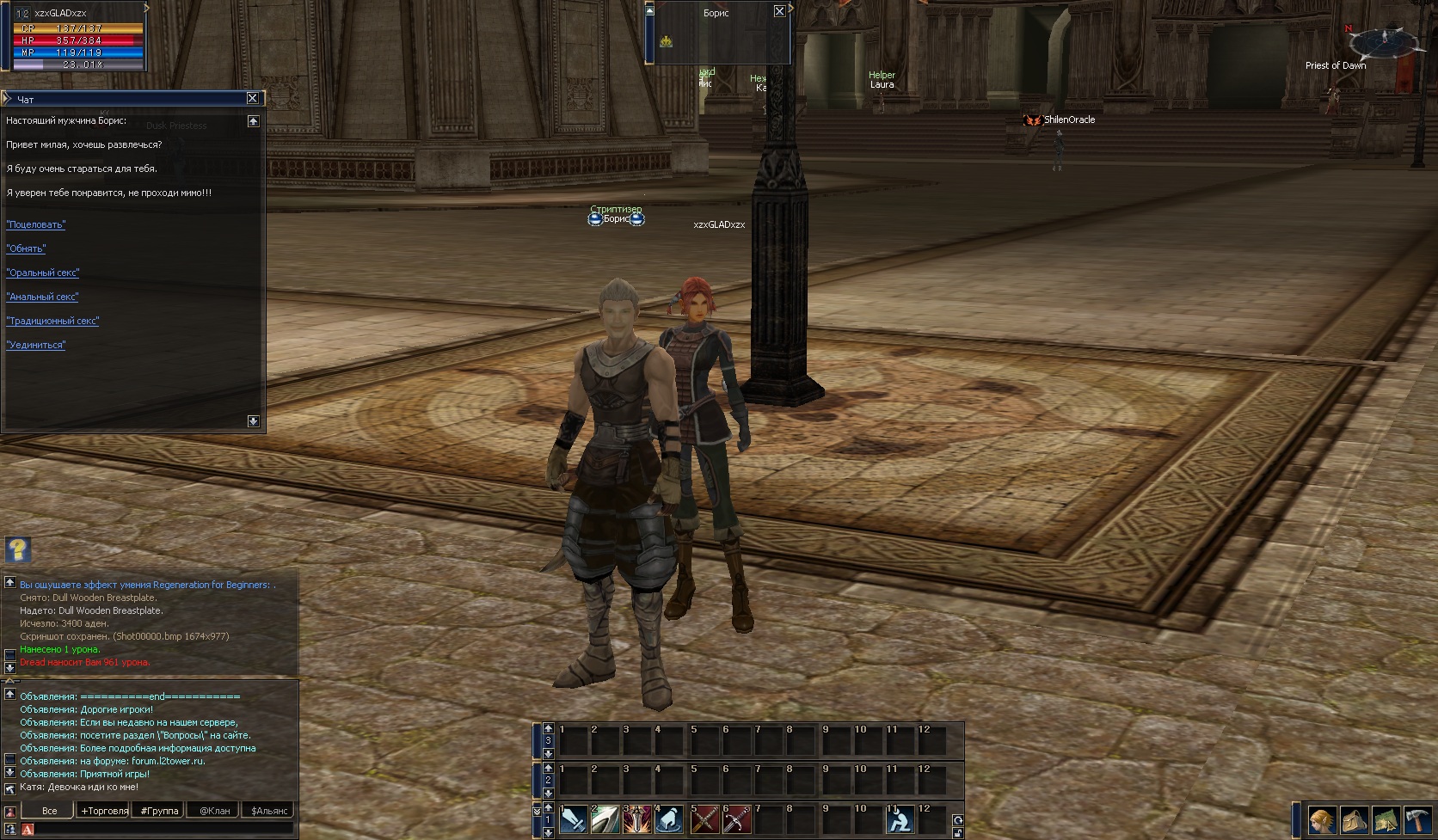Toggle the sit/stand action icon
The image size is (1438, 840).
[900, 821]
